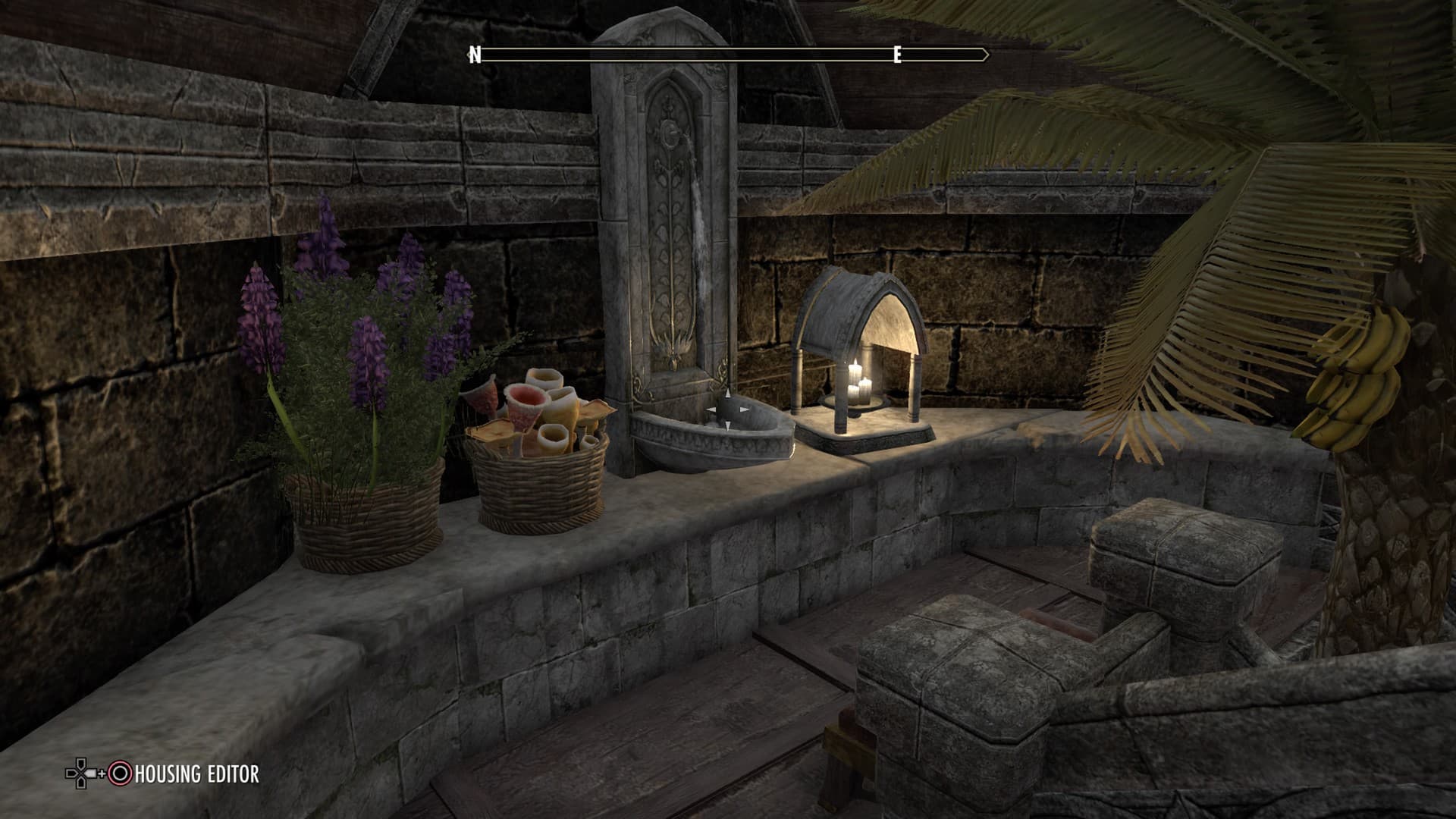Click the N marker on the compass
Viewport: 1456px width, 819px height.
tap(475, 54)
